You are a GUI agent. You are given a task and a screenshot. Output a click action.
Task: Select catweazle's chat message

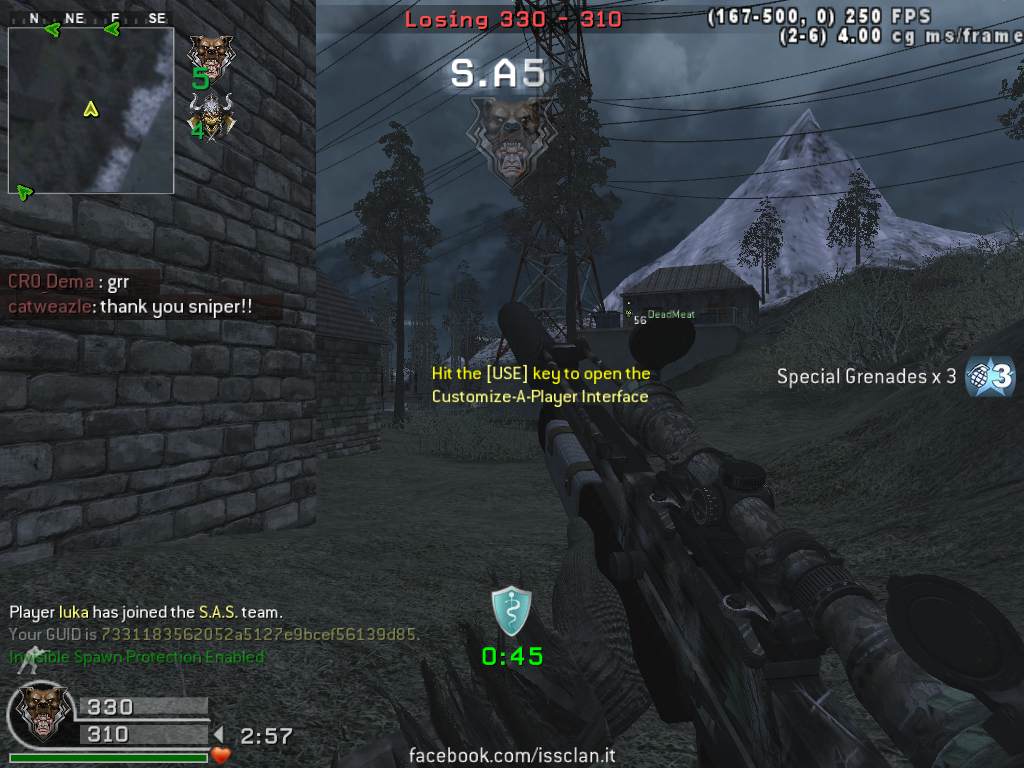(x=131, y=307)
